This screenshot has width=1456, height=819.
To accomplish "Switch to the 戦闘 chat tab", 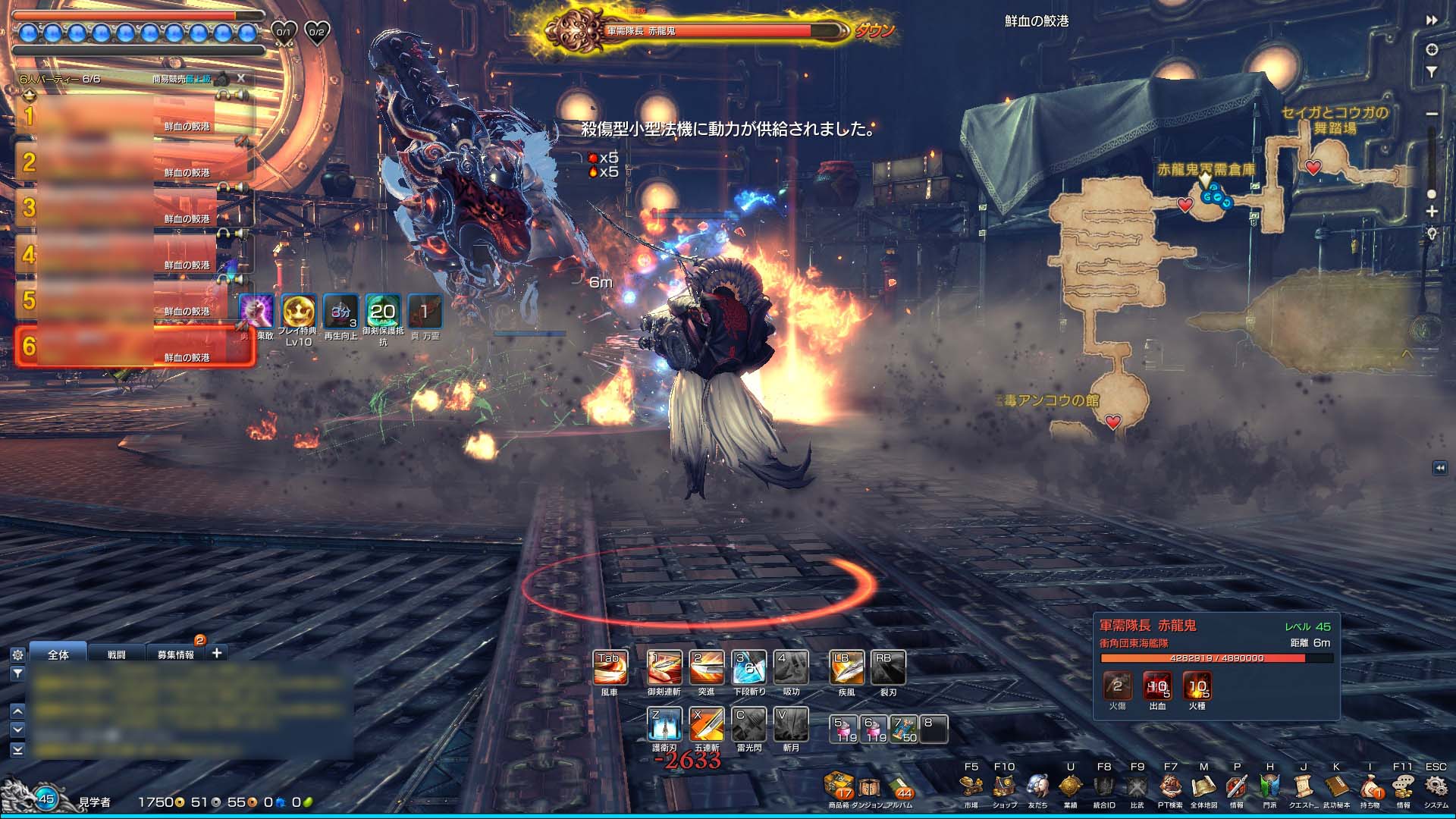I will point(116,654).
